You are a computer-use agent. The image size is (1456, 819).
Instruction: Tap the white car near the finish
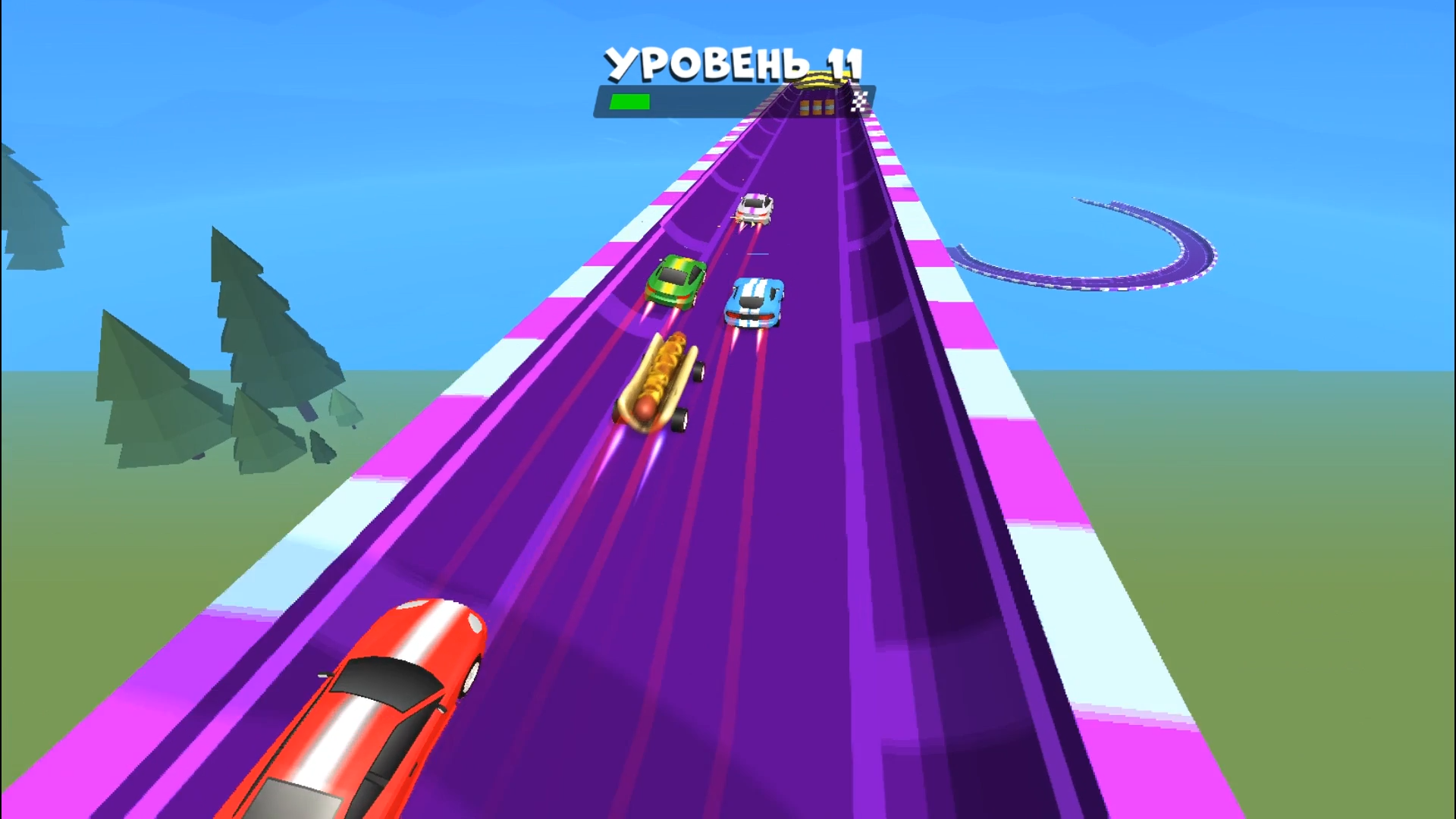point(755,206)
